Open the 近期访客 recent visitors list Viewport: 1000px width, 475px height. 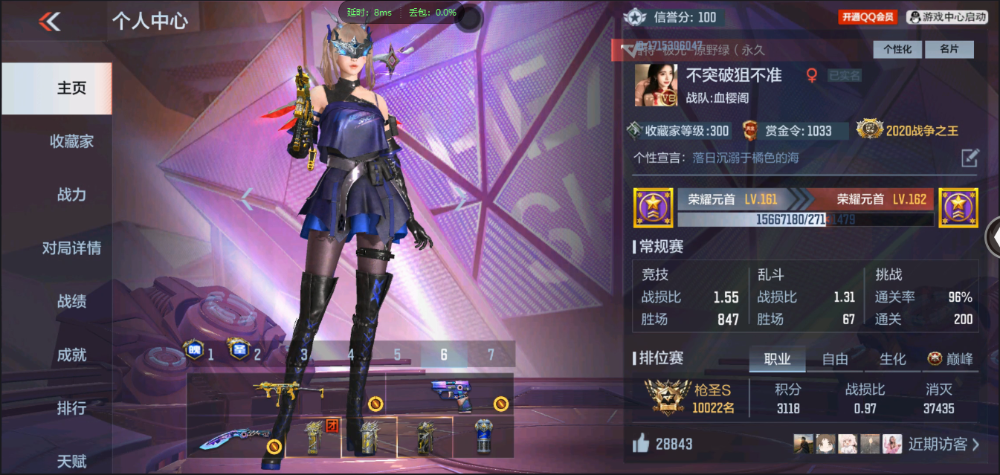[x=944, y=443]
